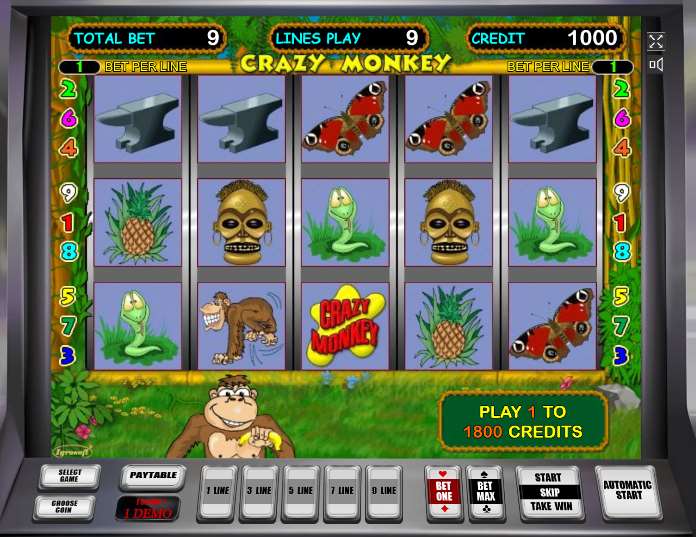Show the Paytable
This screenshot has width=696, height=537.
(153, 476)
